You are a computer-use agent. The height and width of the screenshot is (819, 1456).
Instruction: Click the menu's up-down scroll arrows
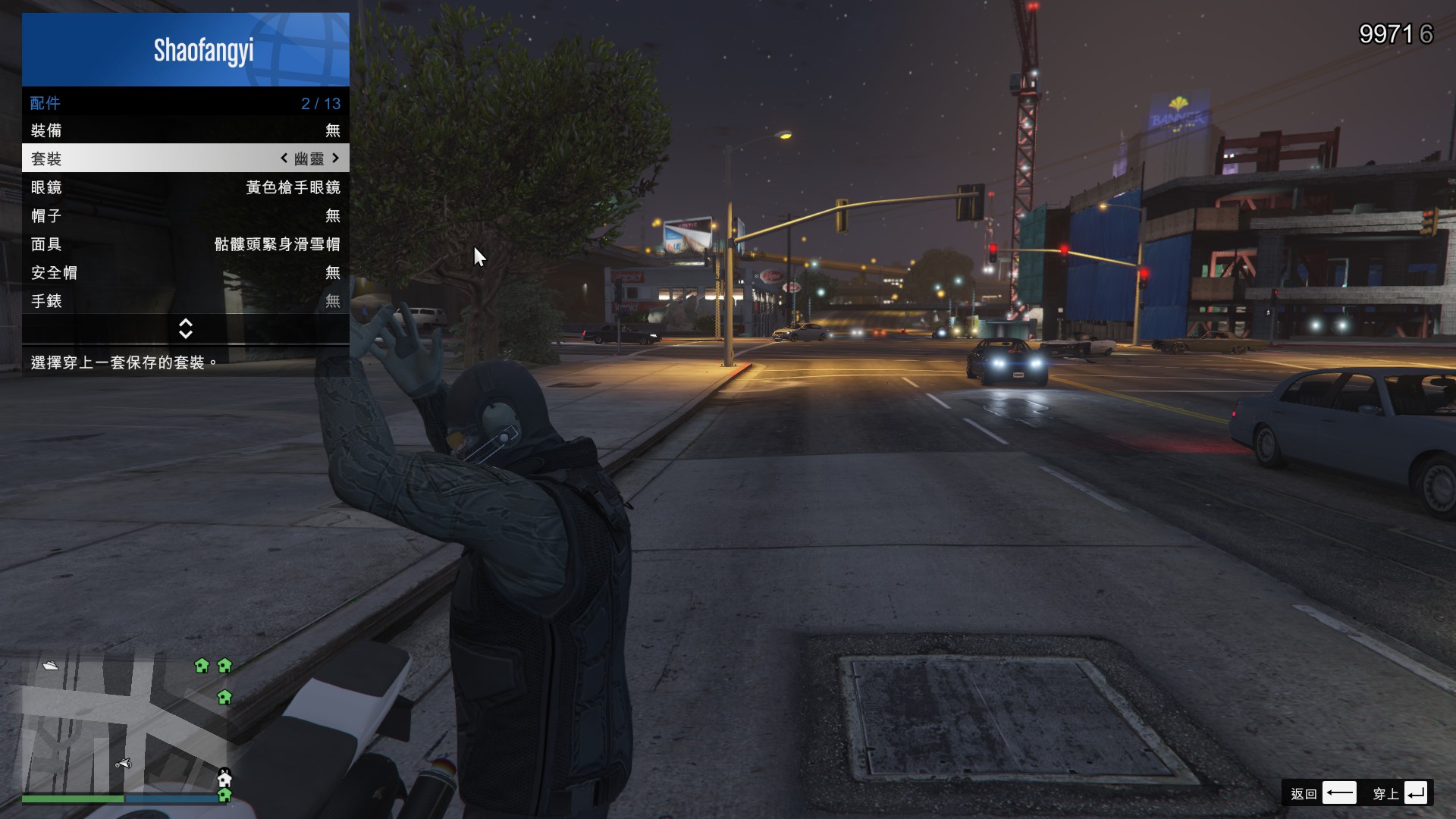[x=186, y=329]
